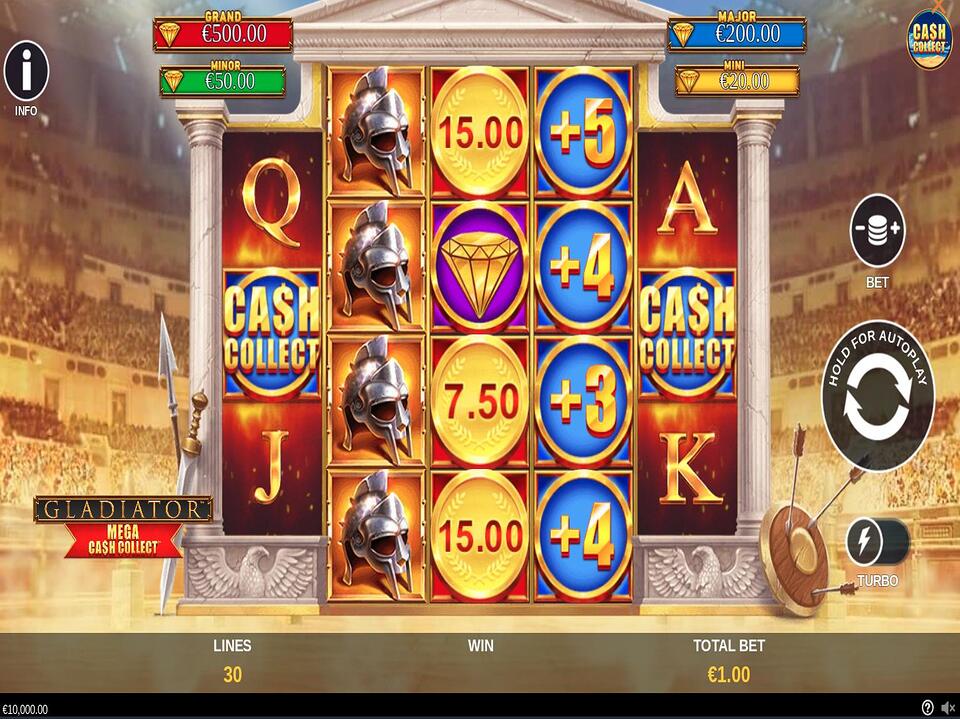Open the help question mark icon
Screen dimensions: 960x719
[x=927, y=708]
